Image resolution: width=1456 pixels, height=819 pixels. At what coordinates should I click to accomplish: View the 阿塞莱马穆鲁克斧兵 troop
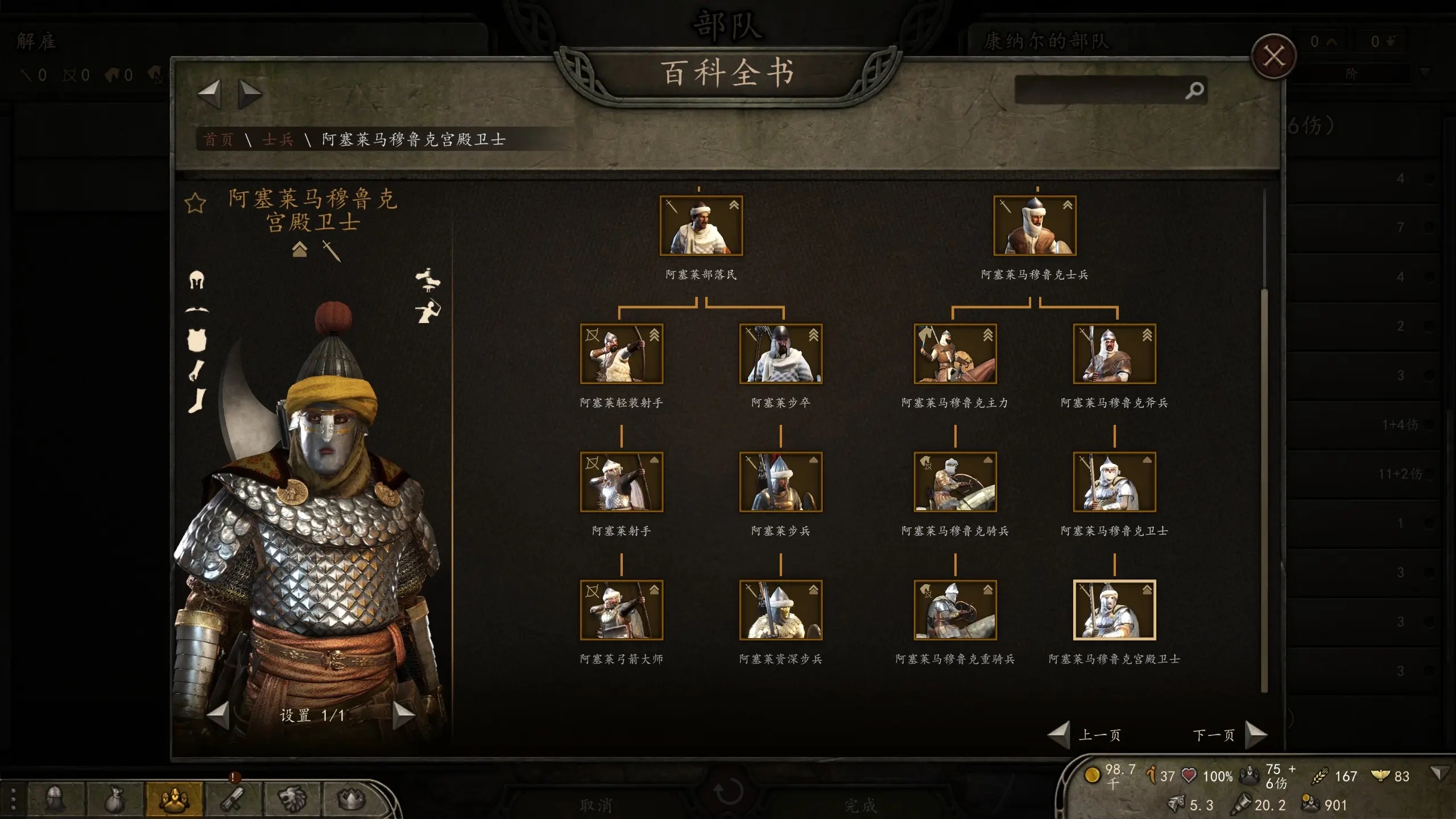(1114, 354)
